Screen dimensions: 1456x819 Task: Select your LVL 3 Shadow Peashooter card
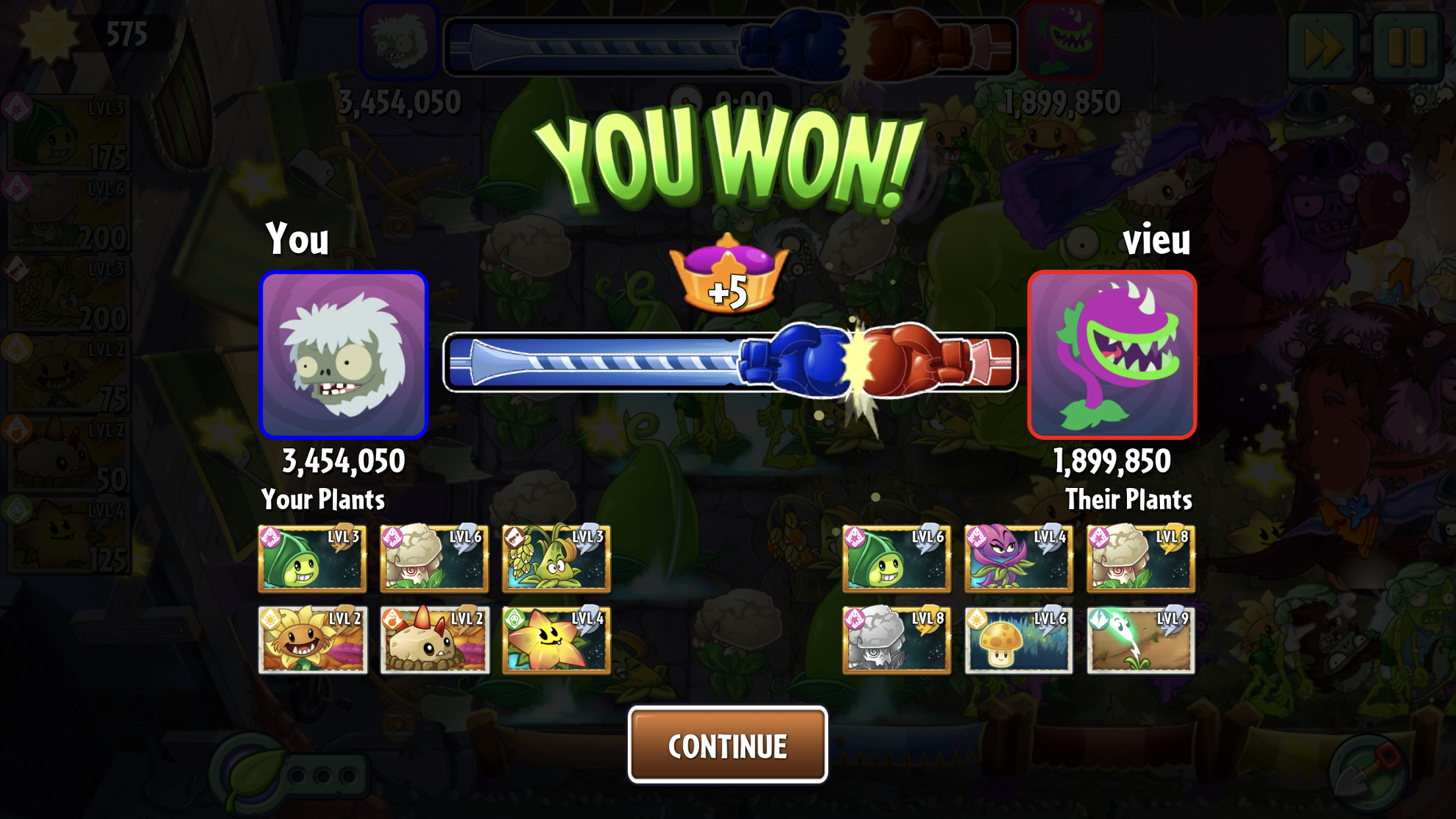pyautogui.click(x=313, y=559)
